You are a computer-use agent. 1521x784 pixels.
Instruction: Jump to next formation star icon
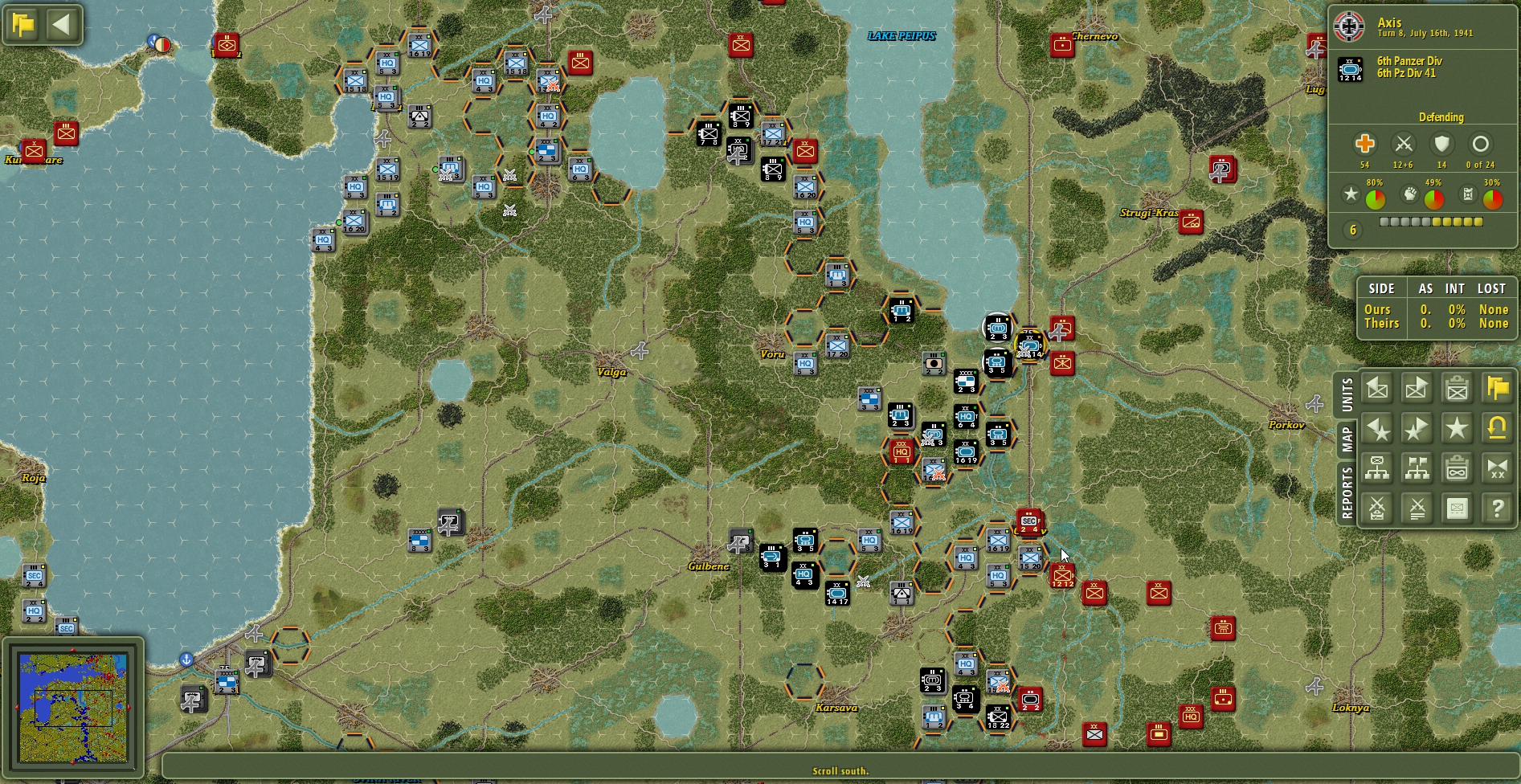pos(1417,429)
